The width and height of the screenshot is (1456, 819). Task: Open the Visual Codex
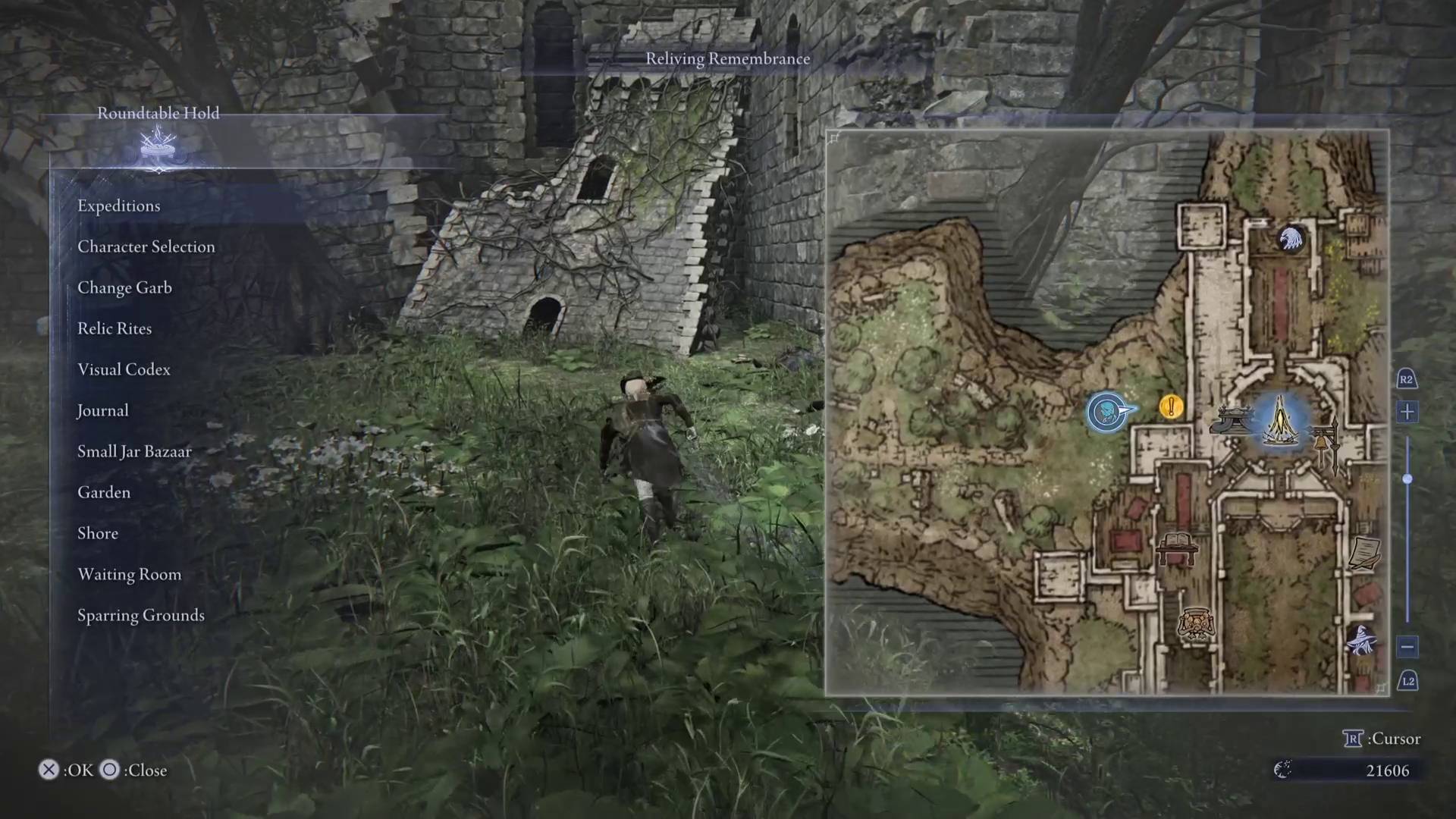(x=124, y=369)
